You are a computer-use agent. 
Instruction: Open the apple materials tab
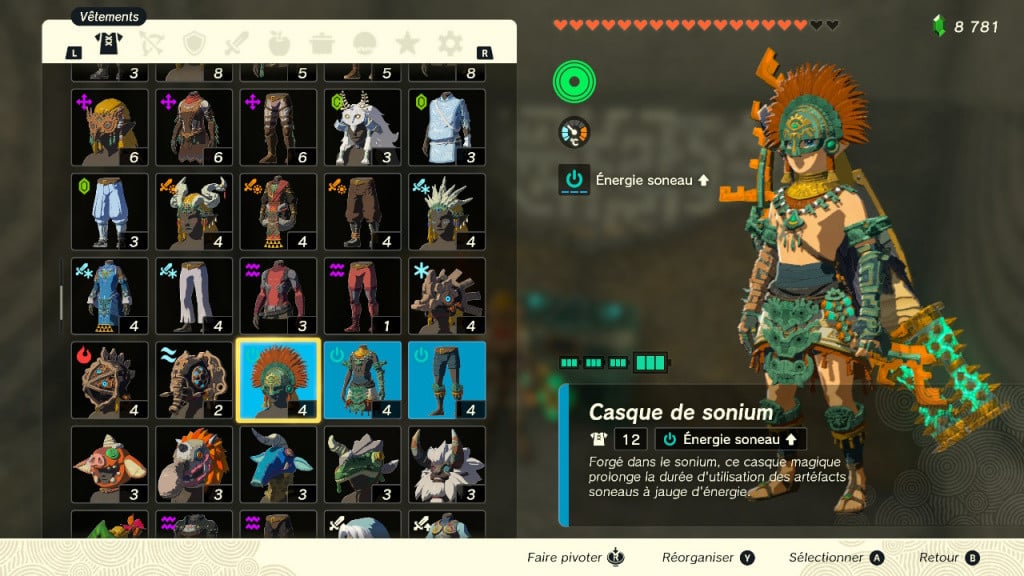tap(279, 43)
